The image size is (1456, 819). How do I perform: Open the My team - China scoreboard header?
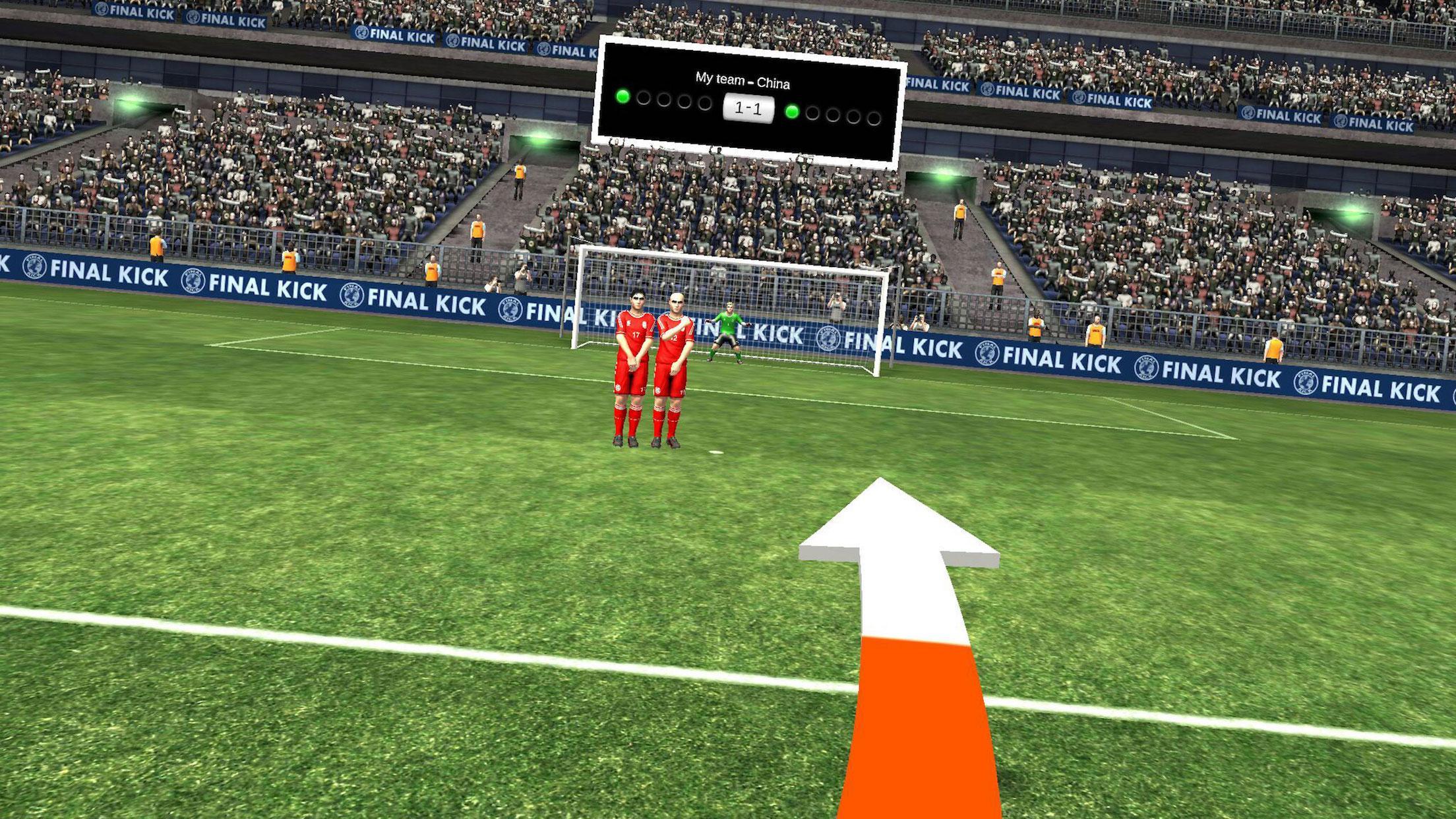pyautogui.click(x=744, y=80)
